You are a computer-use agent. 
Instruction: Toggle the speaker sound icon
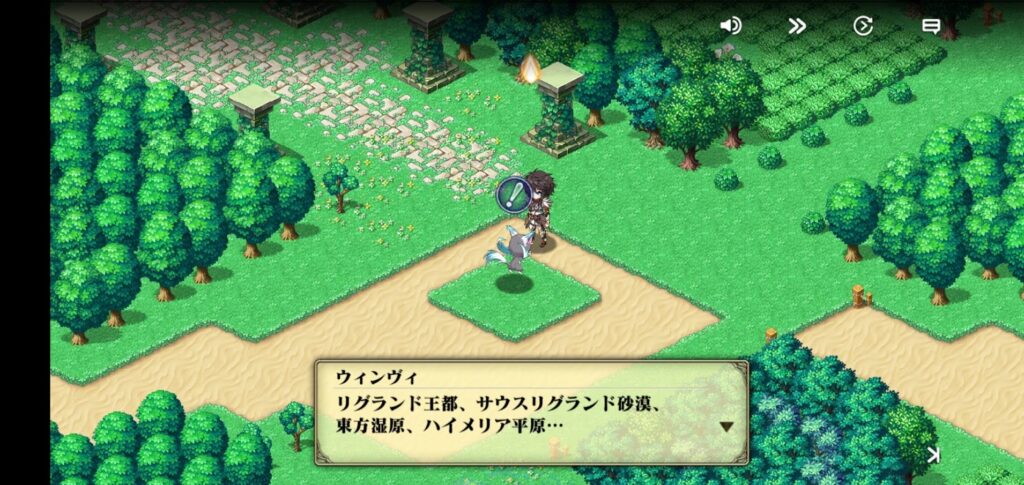coord(731,26)
